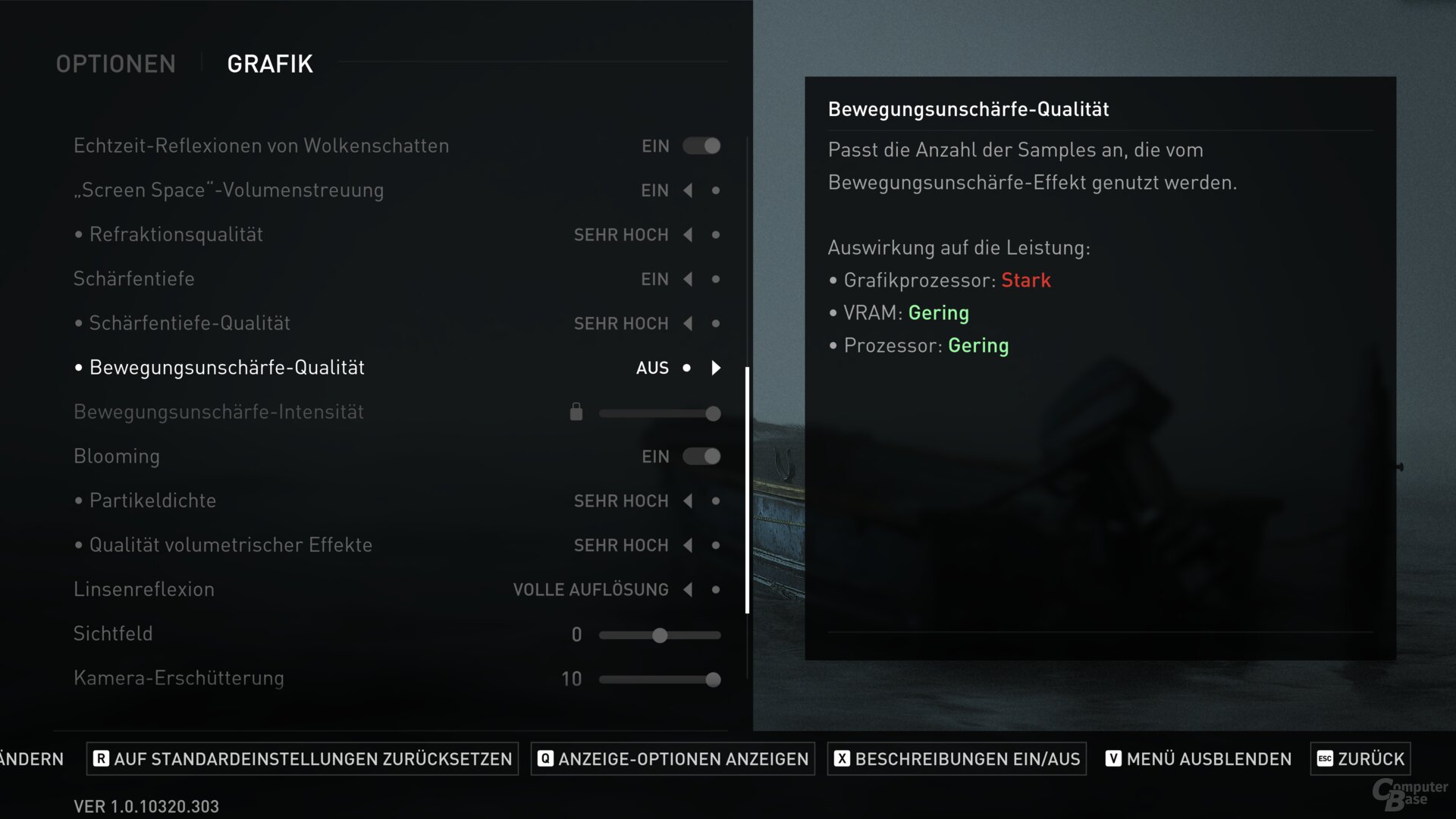Screen dimensions: 1456x819
Task: Click the V key icon to hide menu
Action: (1112, 758)
